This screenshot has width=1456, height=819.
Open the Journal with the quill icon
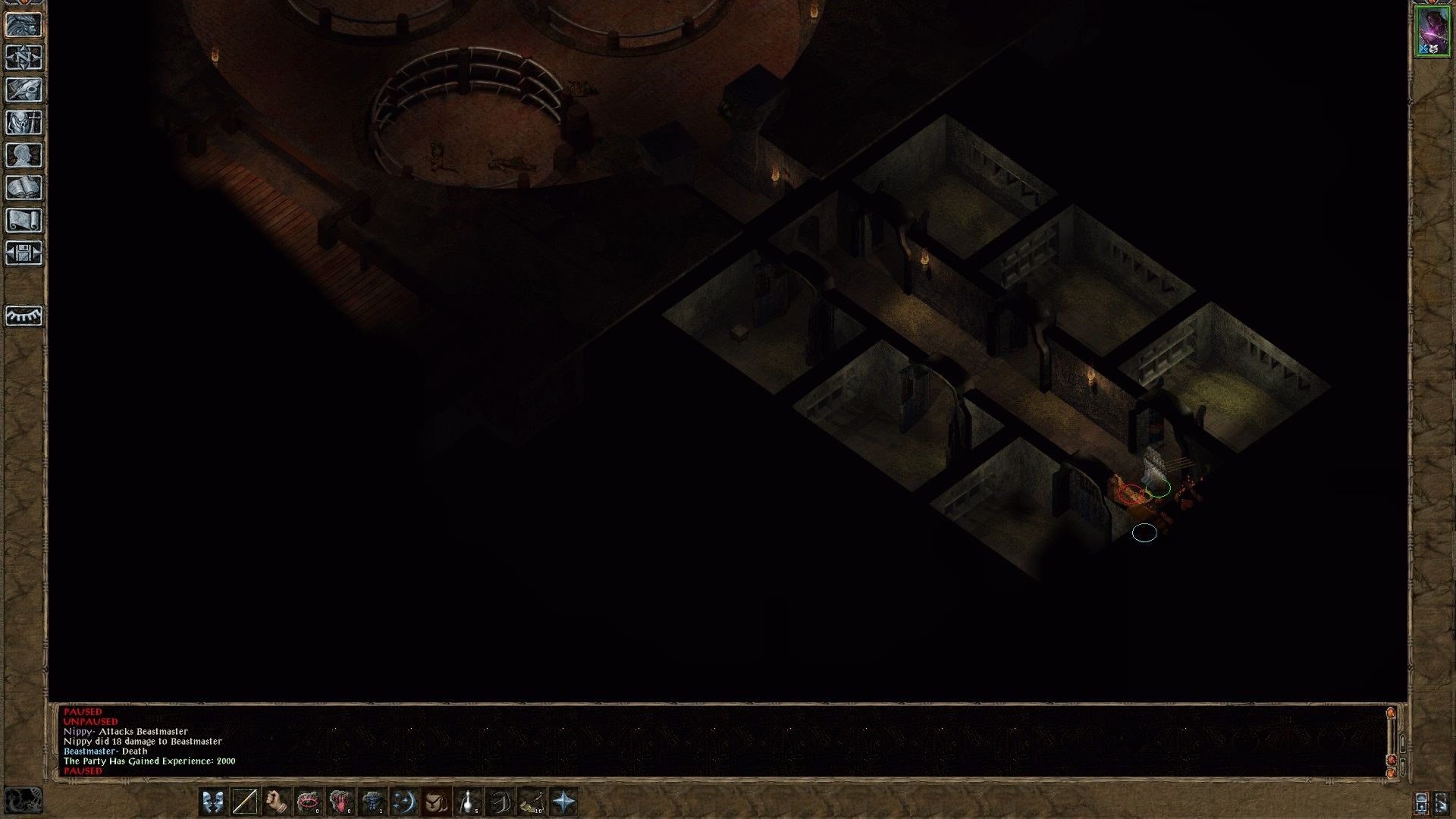pos(23,89)
